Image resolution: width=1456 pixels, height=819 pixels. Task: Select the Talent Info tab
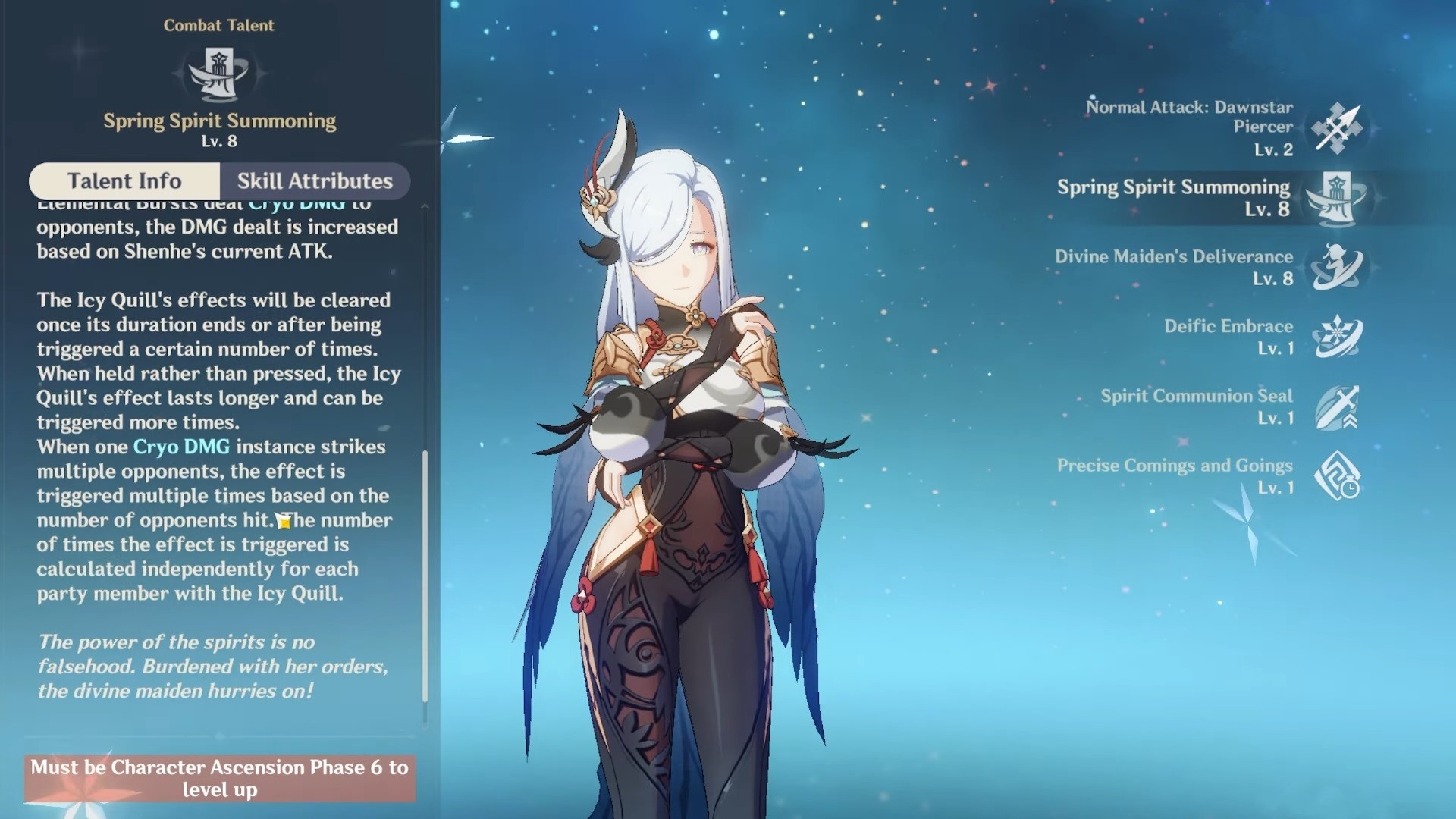coord(124,181)
